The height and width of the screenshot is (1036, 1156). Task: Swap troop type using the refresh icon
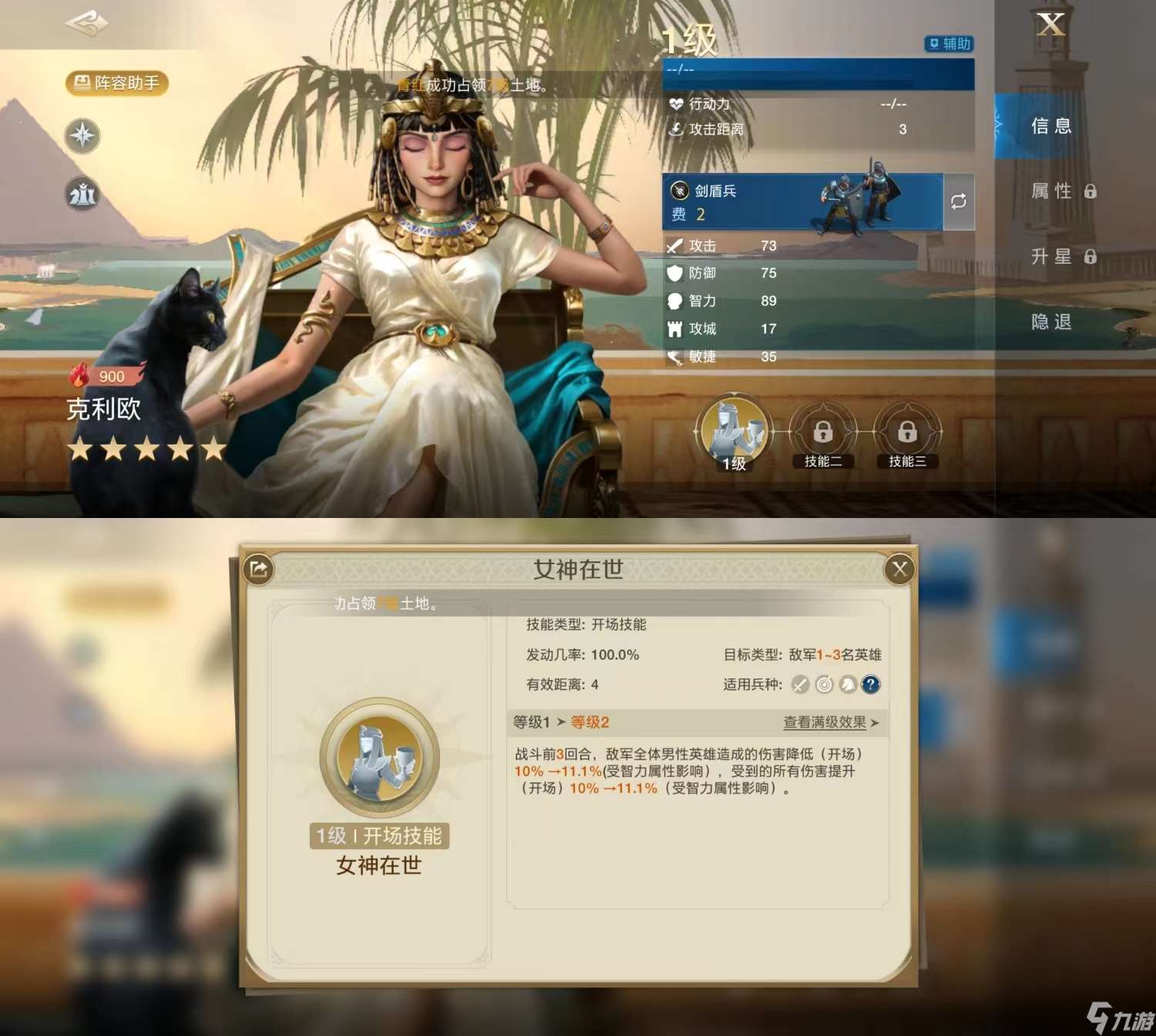pyautogui.click(x=958, y=202)
